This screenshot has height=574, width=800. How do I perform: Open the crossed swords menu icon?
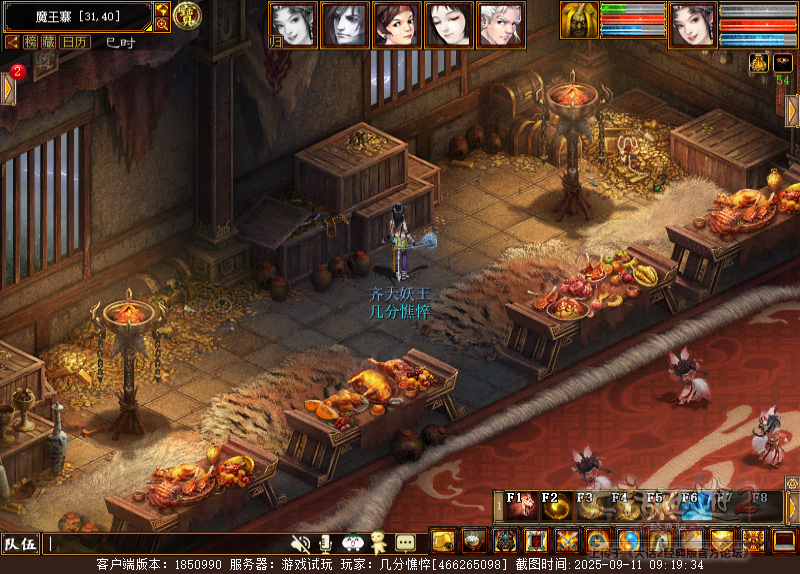pyautogui.click(x=568, y=542)
